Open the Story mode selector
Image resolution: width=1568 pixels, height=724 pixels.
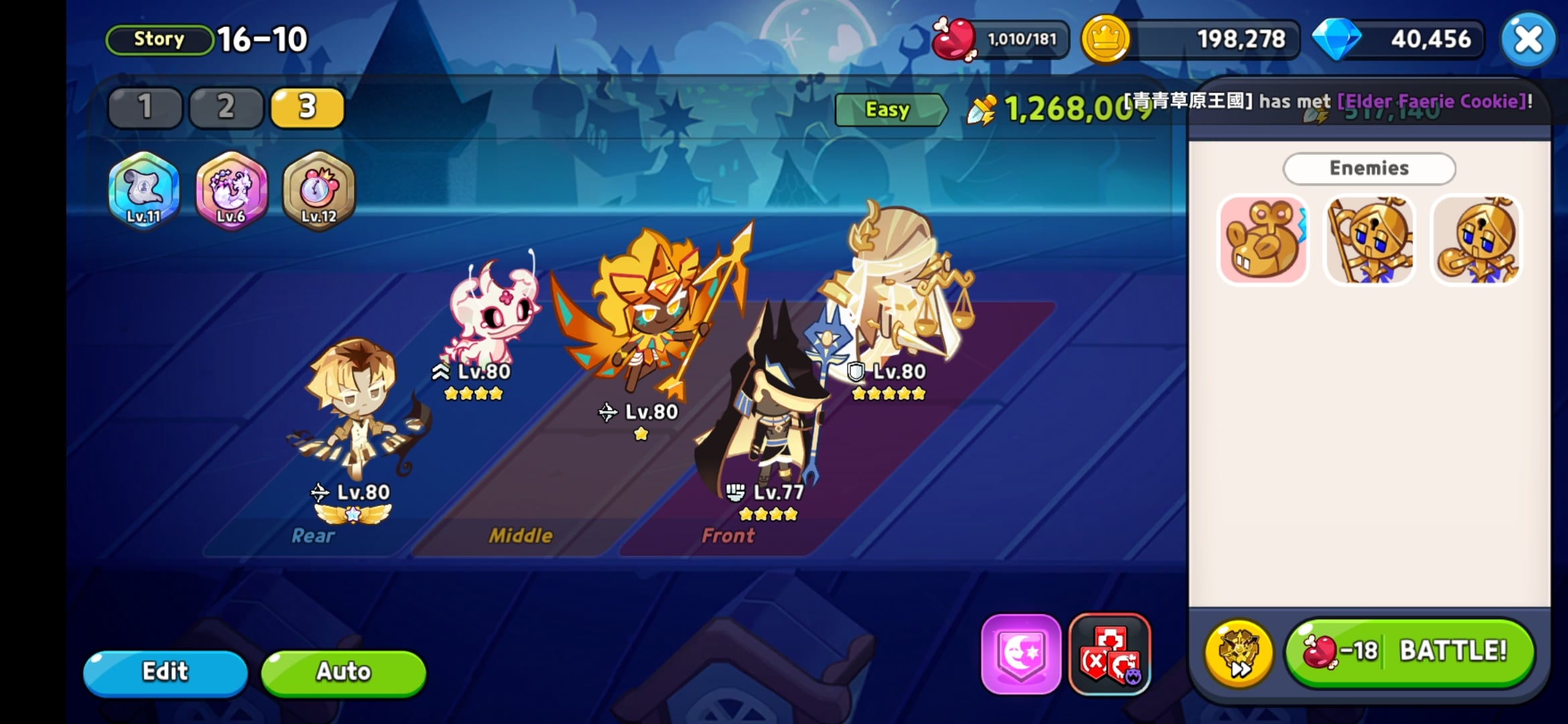pyautogui.click(x=158, y=38)
